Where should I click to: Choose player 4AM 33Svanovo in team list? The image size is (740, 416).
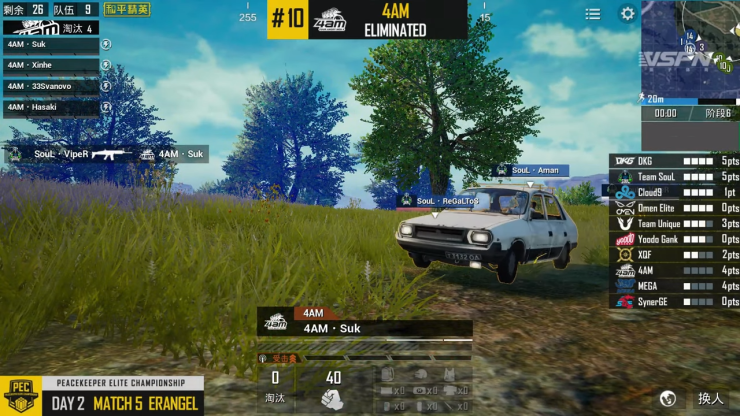(50, 86)
